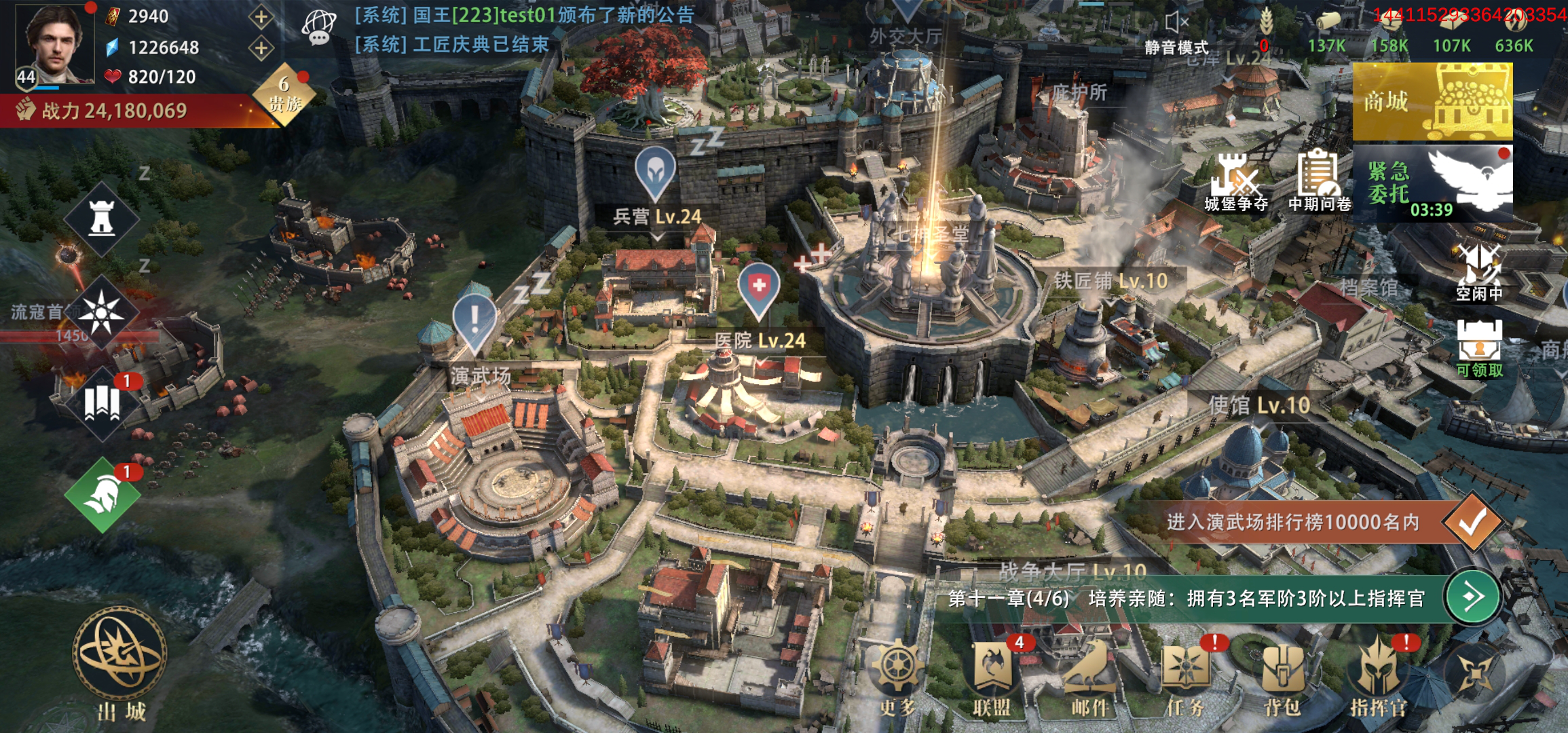This screenshot has height=733, width=1568.
Task: Open the 紧急委托 urgent commission
Action: [1432, 183]
